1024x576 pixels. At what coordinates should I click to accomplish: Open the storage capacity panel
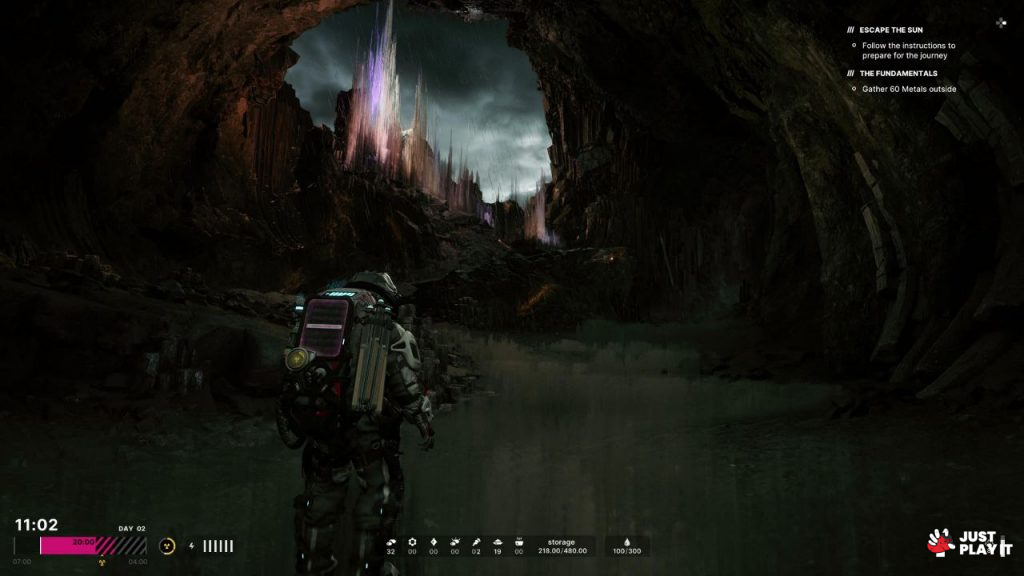tap(561, 546)
